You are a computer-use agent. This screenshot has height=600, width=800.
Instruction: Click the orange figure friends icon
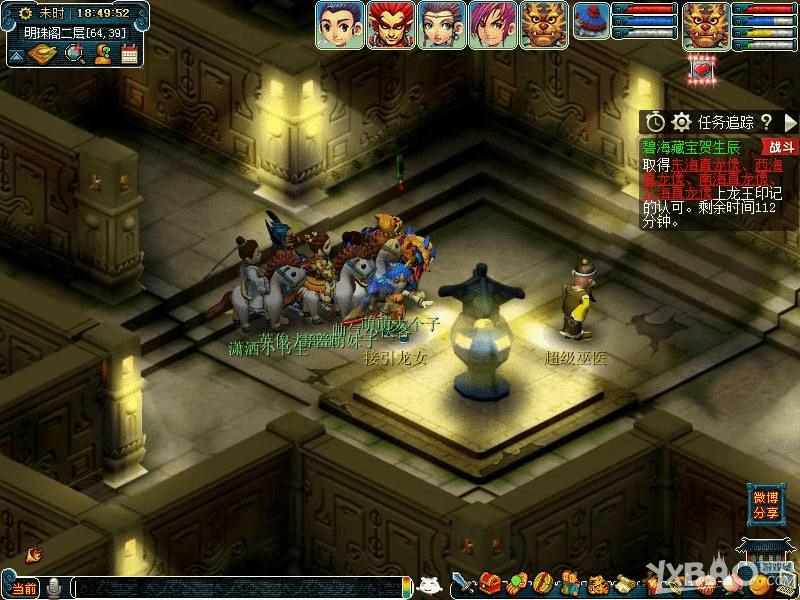[x=102, y=54]
